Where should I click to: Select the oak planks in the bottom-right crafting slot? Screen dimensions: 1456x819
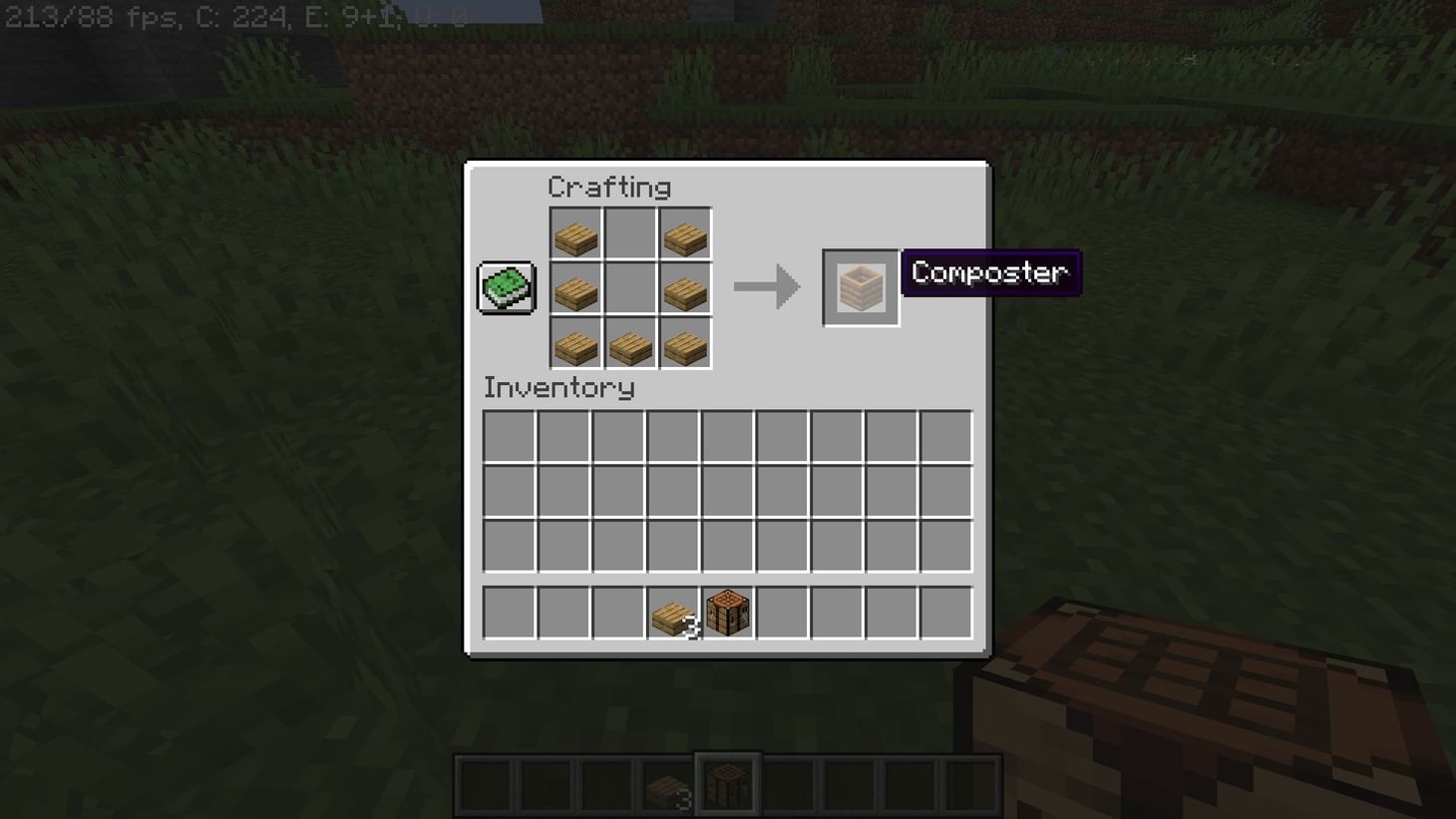[x=684, y=346]
